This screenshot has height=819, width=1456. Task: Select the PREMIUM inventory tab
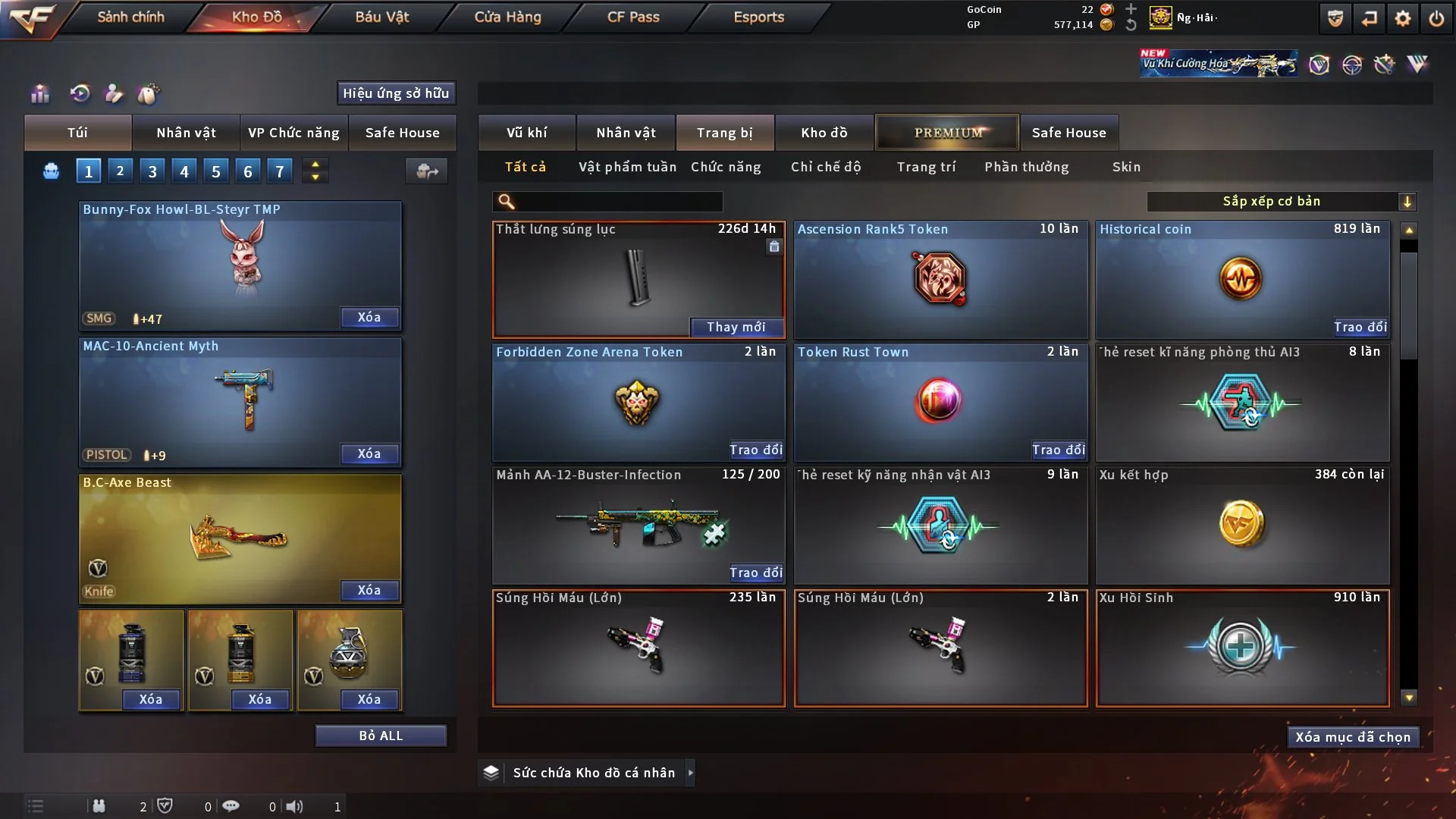pos(947,133)
